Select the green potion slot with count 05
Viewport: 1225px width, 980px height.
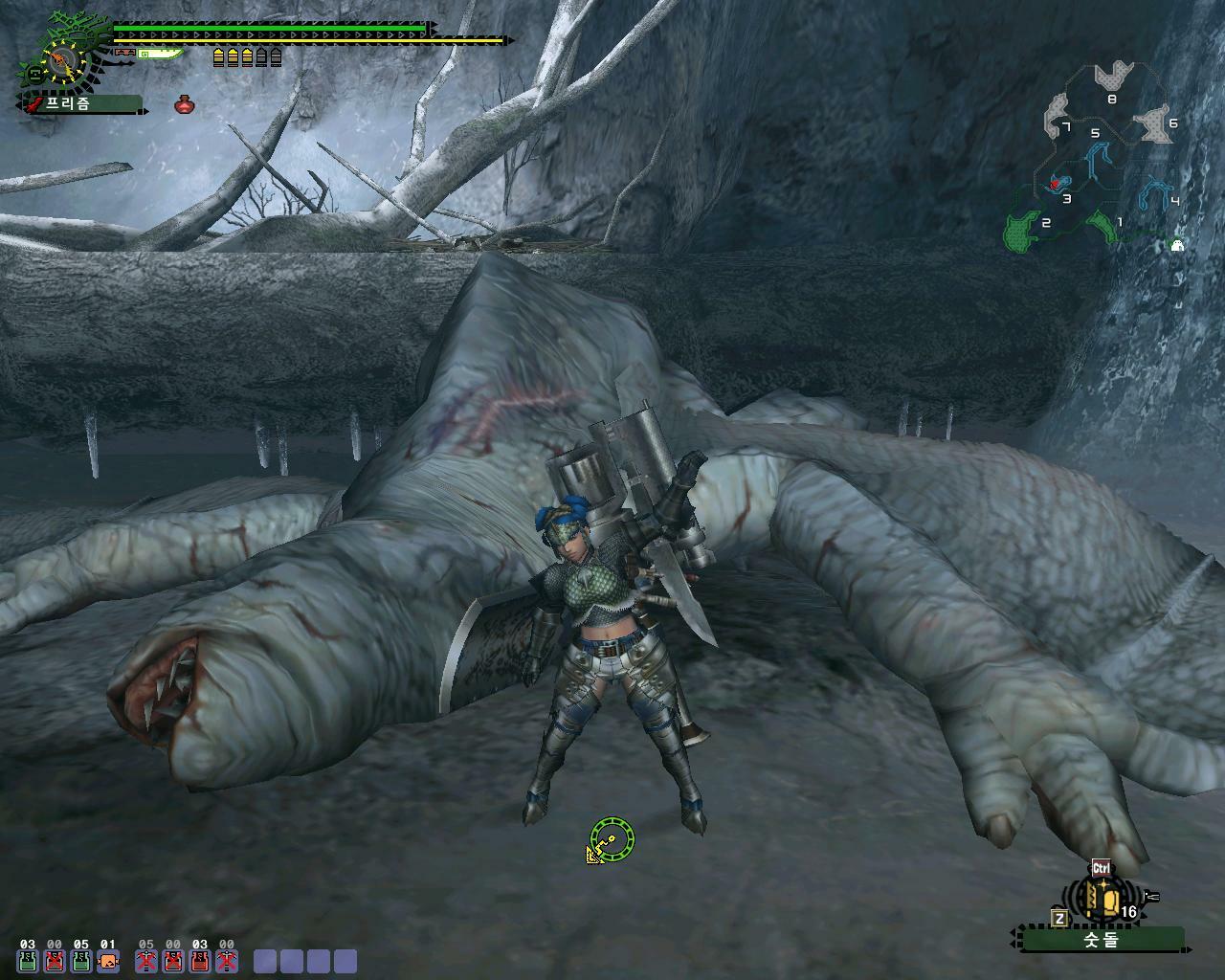[x=81, y=961]
